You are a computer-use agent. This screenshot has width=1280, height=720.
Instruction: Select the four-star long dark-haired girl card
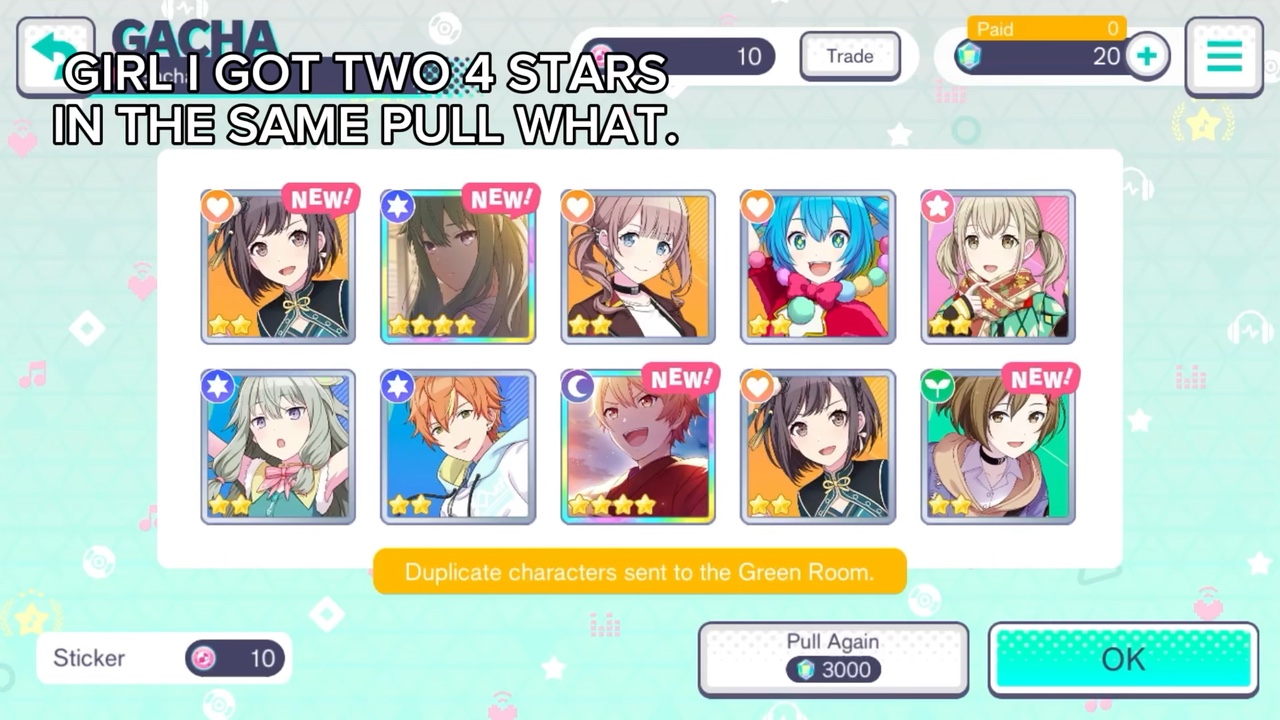point(458,267)
